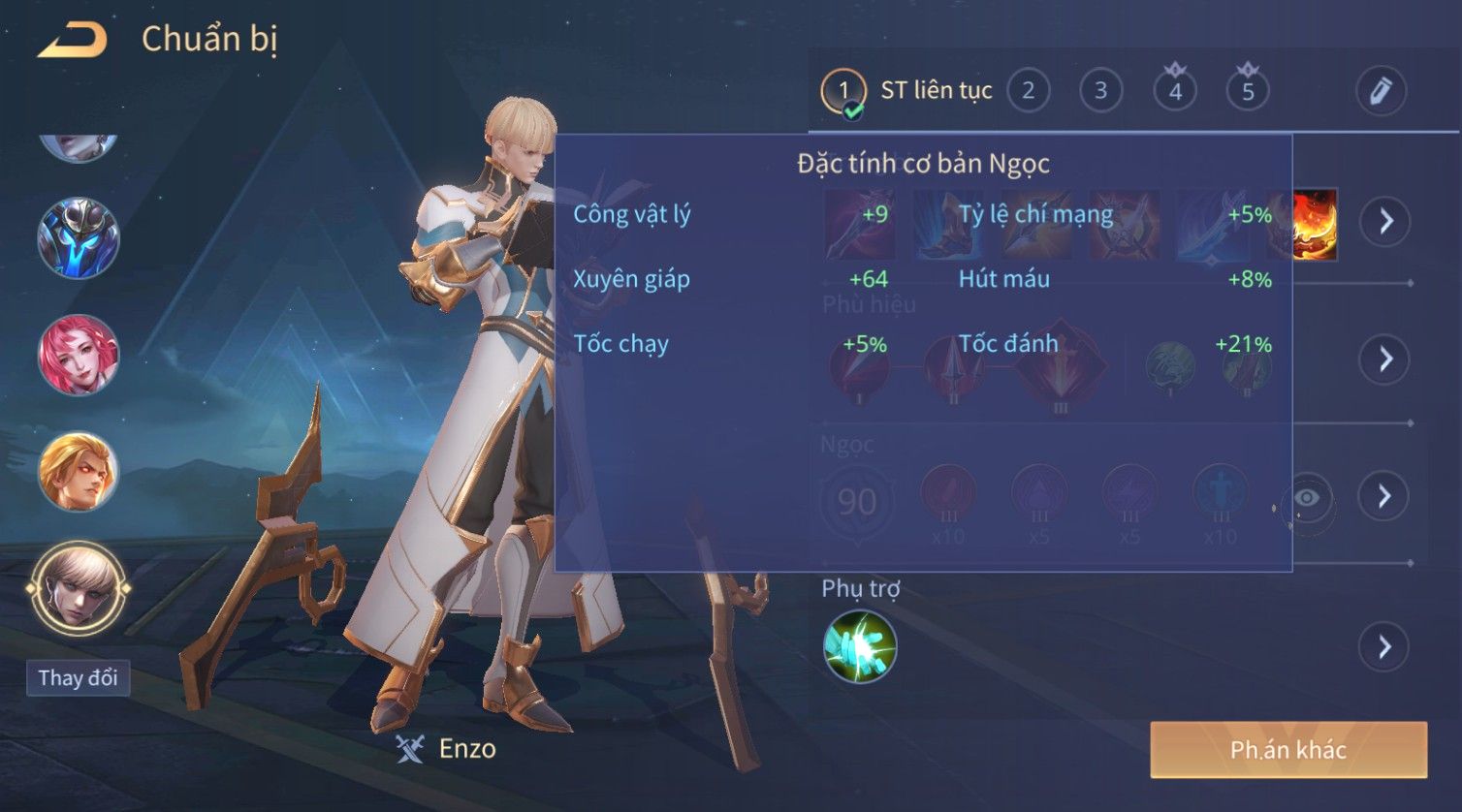Switch to preset tab 5
Viewport: 1462px width, 812px height.
pos(1248,91)
